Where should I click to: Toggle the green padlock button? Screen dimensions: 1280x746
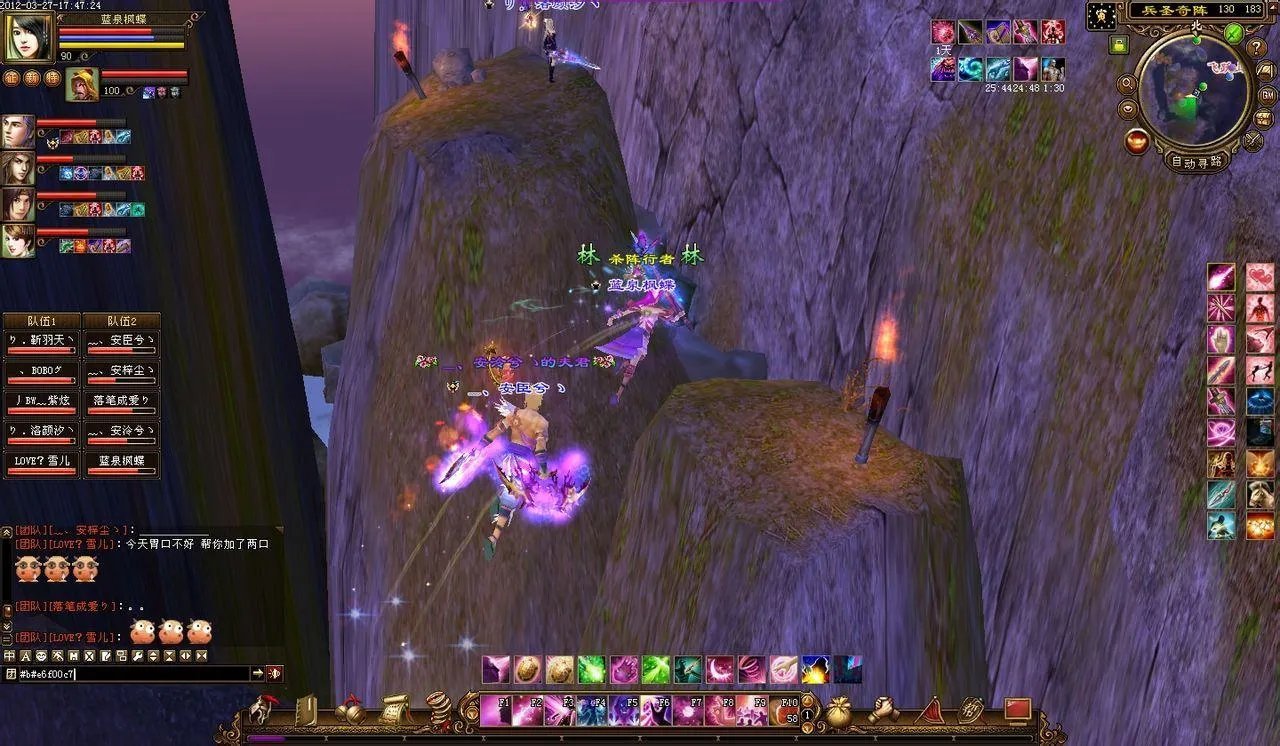click(1118, 44)
